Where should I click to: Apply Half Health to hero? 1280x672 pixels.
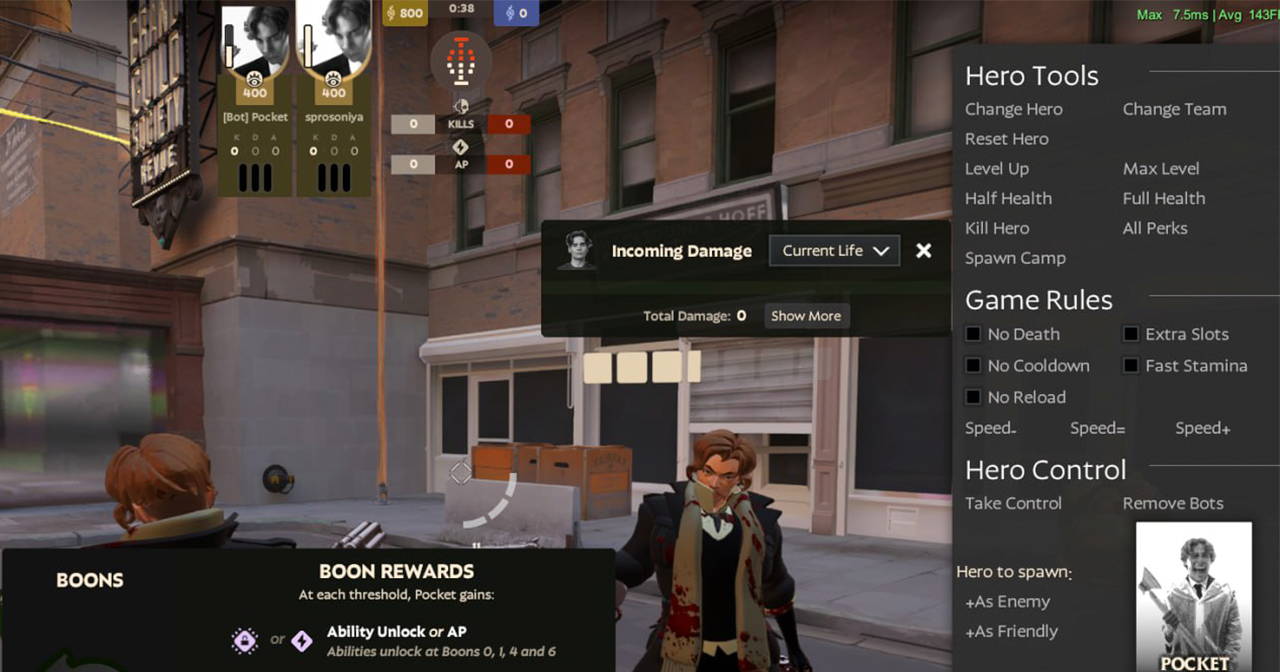[x=1008, y=198]
